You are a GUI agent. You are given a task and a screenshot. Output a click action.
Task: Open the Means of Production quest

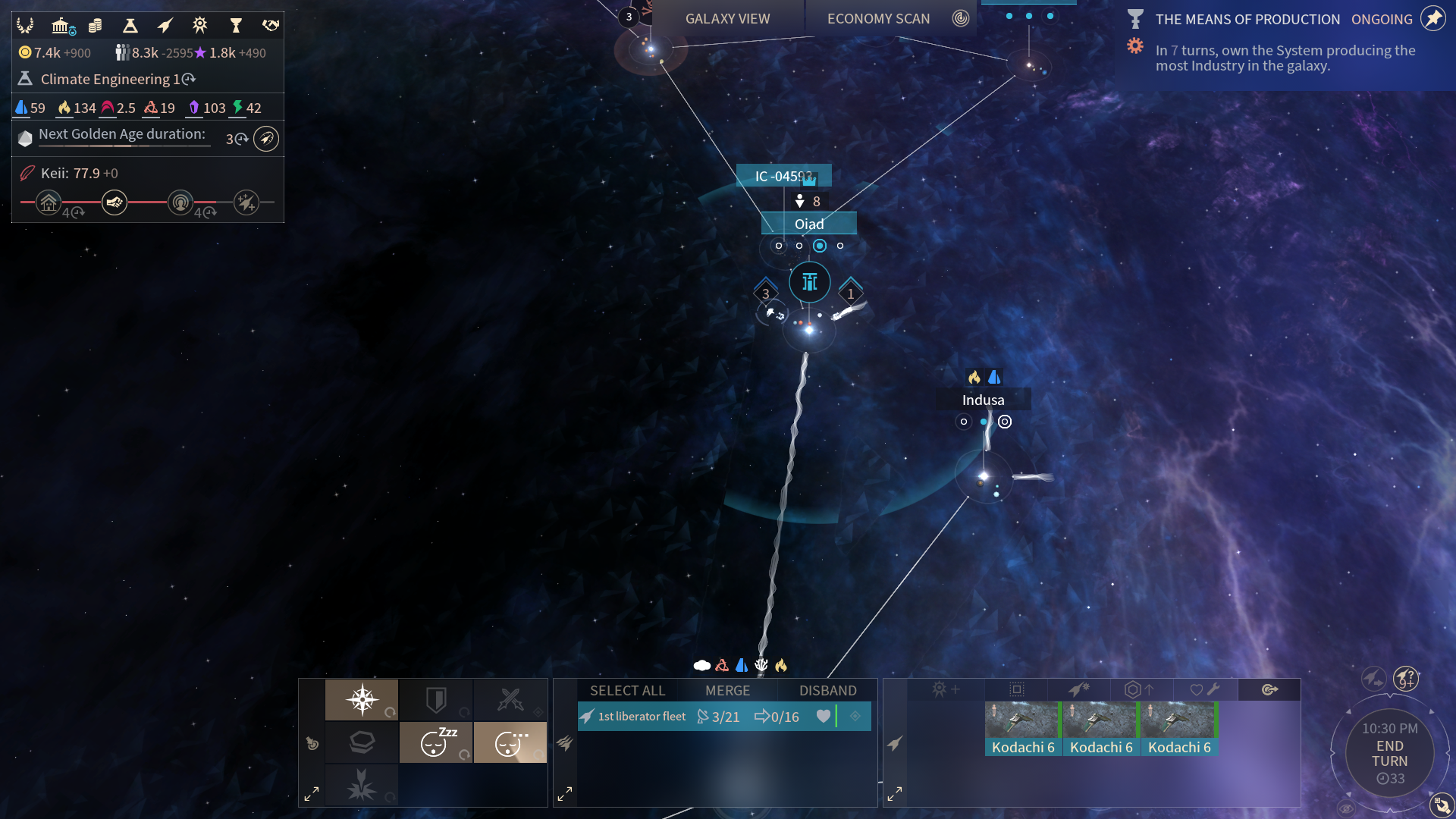click(x=1247, y=20)
